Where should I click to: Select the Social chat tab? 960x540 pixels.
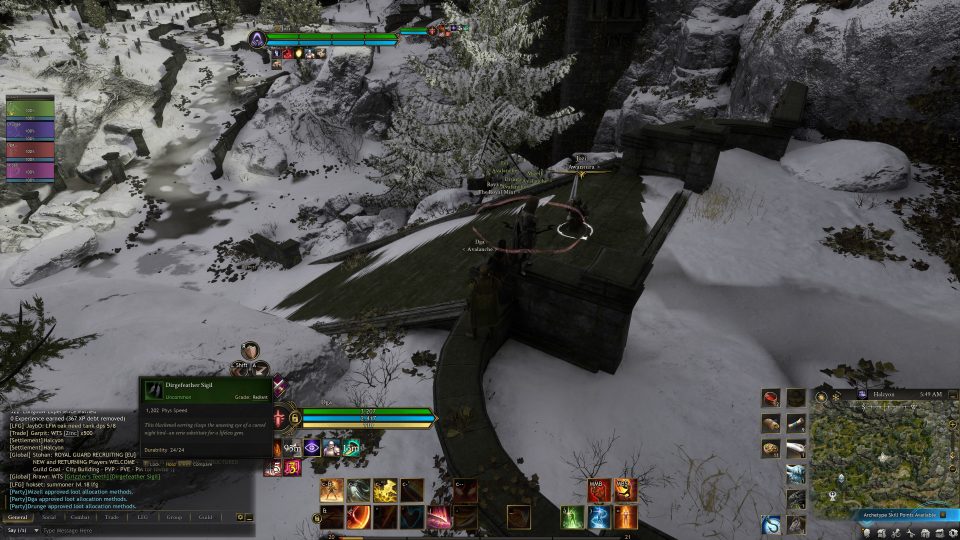[49, 517]
